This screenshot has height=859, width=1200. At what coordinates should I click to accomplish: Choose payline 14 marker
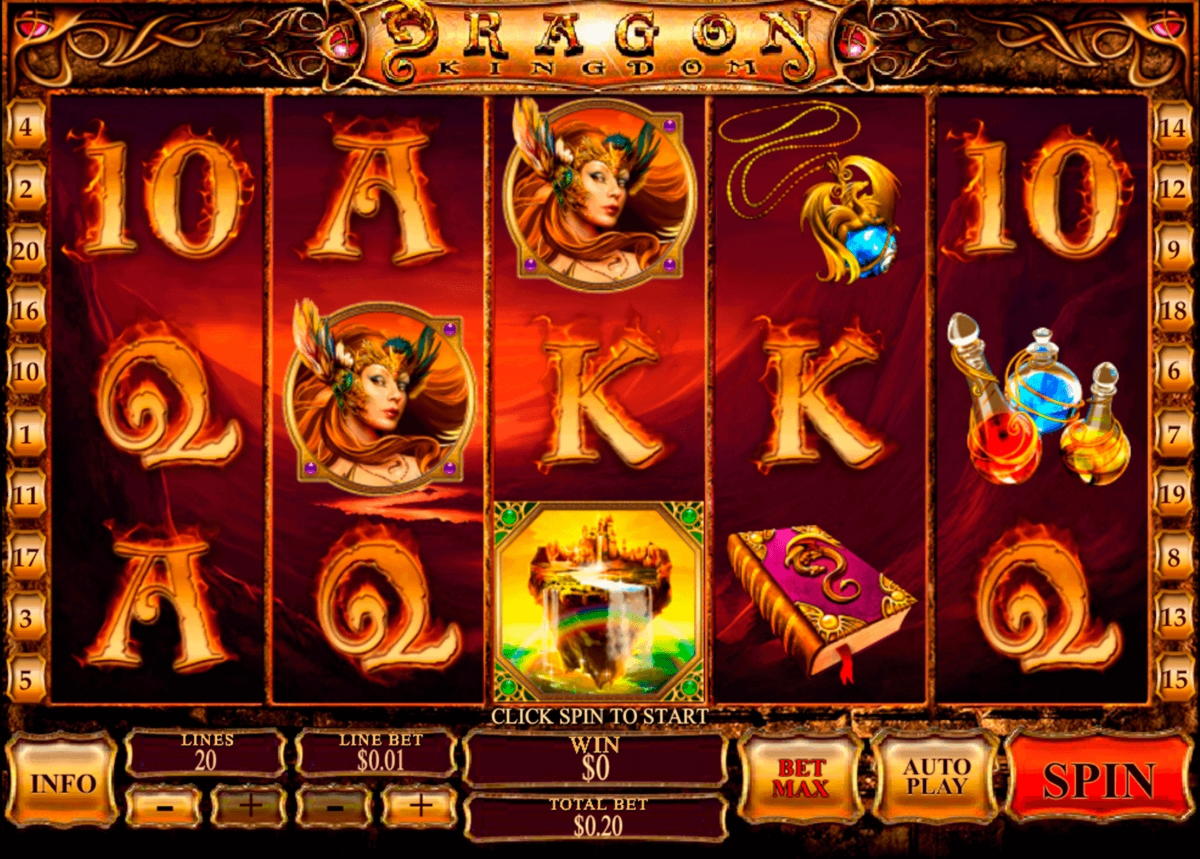point(1173,127)
